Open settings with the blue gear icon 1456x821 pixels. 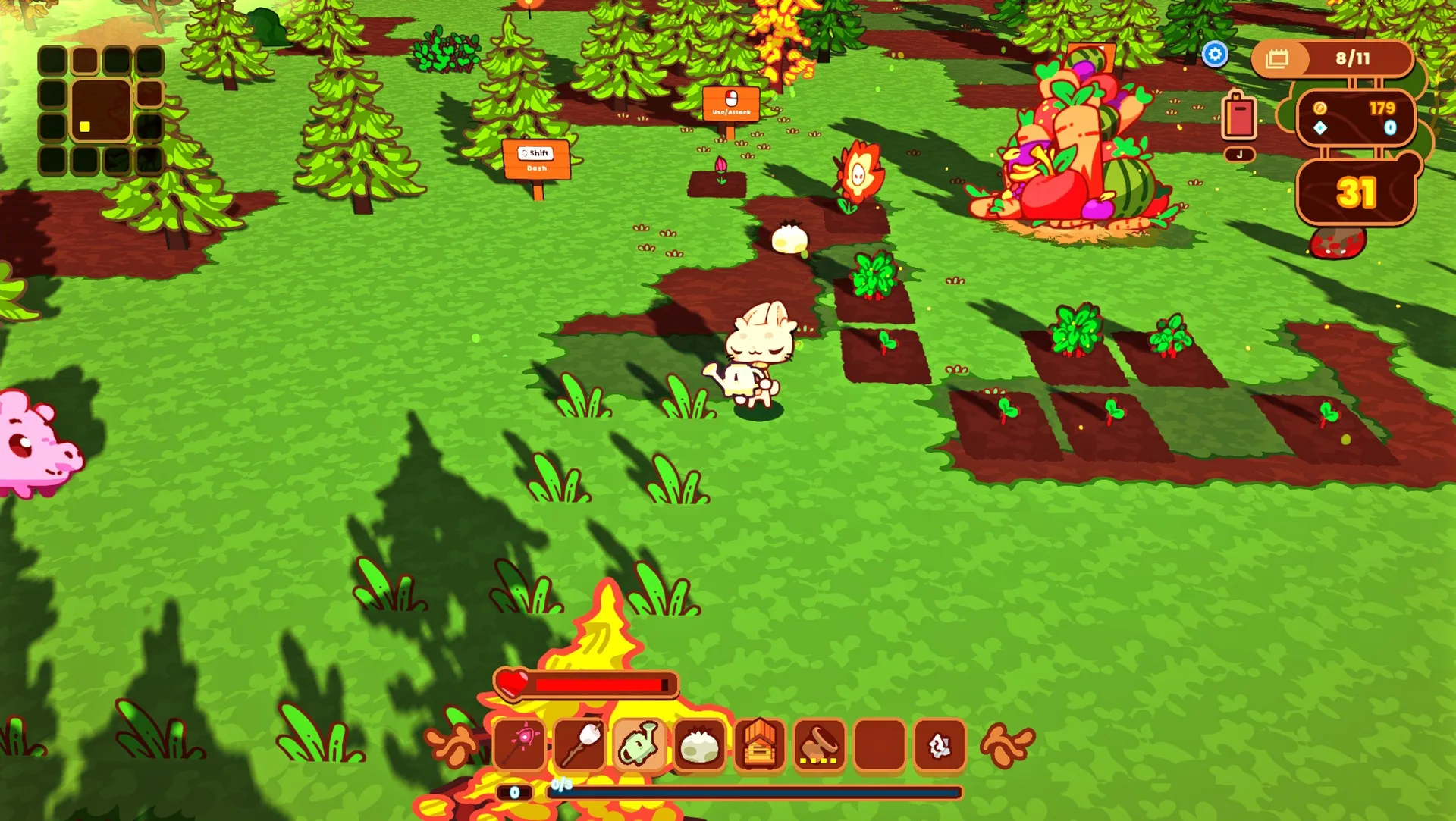[1215, 55]
